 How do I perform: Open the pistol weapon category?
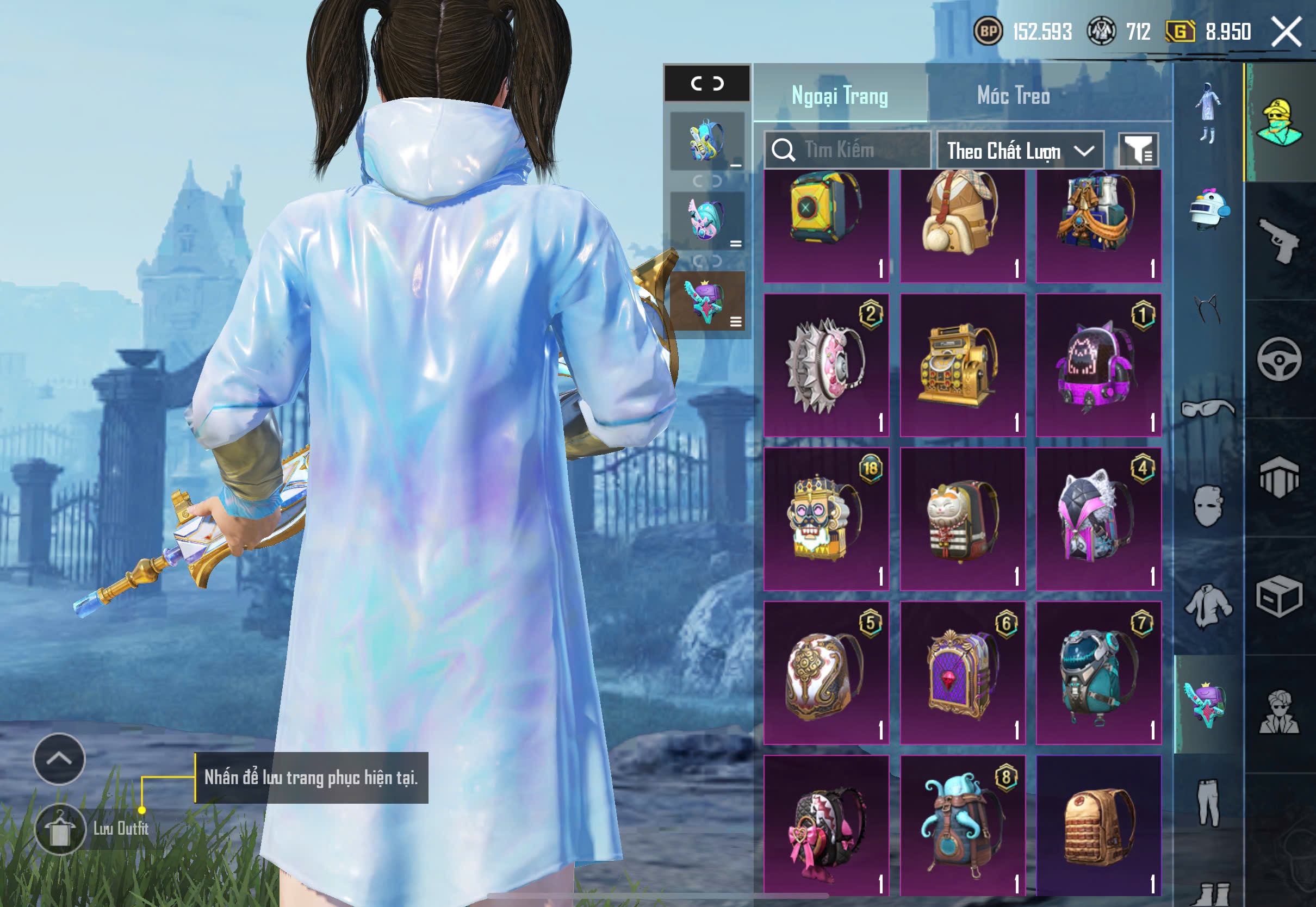[1279, 241]
